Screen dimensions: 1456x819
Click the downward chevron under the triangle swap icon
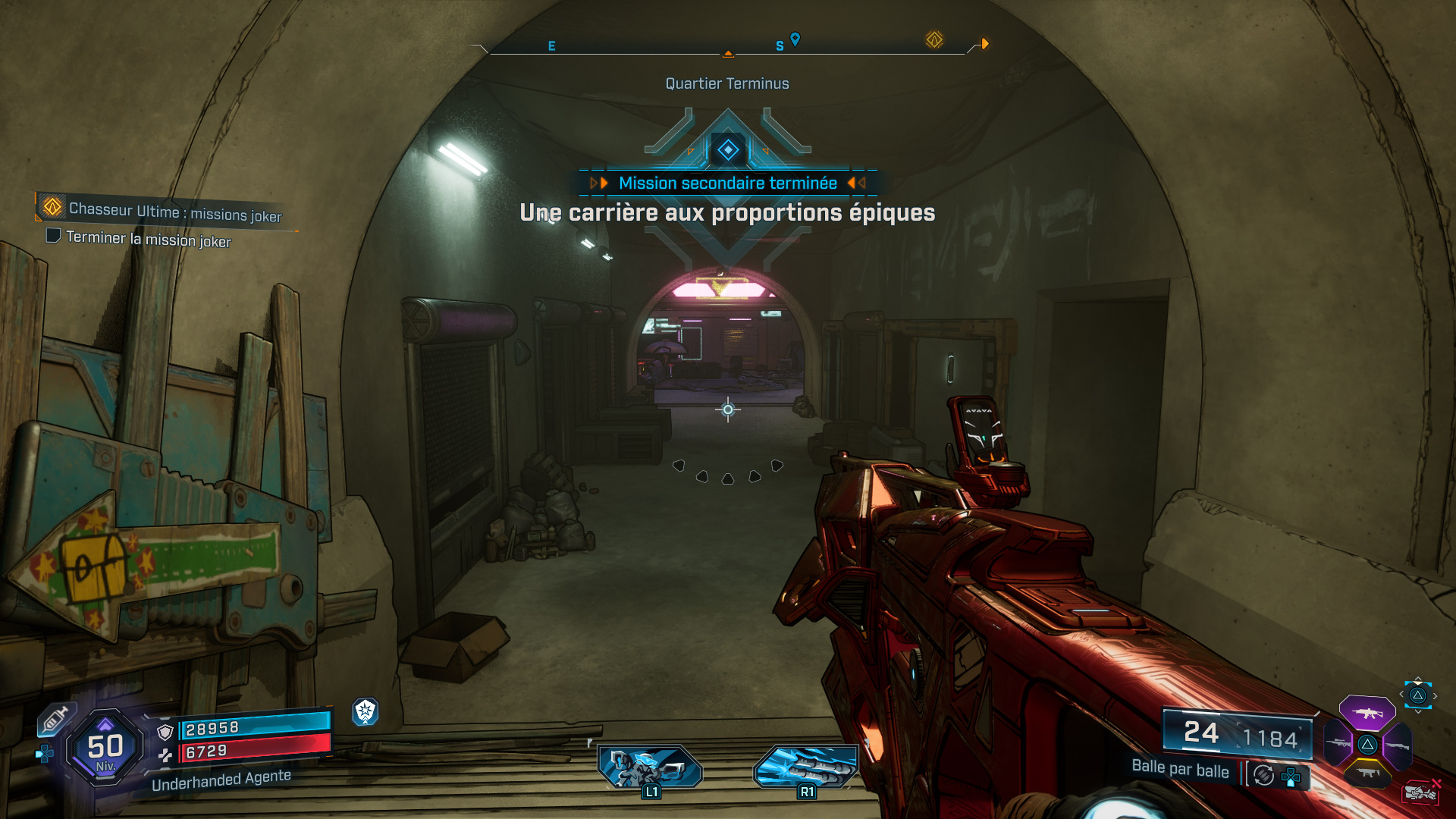(1417, 713)
